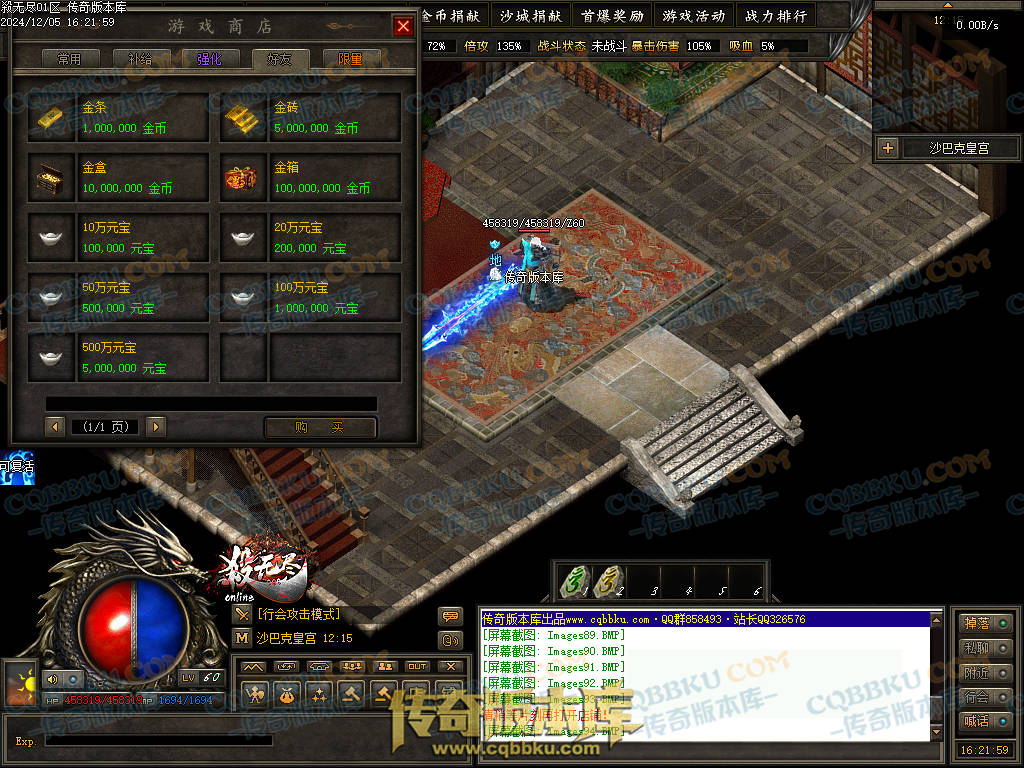This screenshot has height=768, width=1024.
Task: Switch to the 常用 shop tab
Action: [x=70, y=59]
